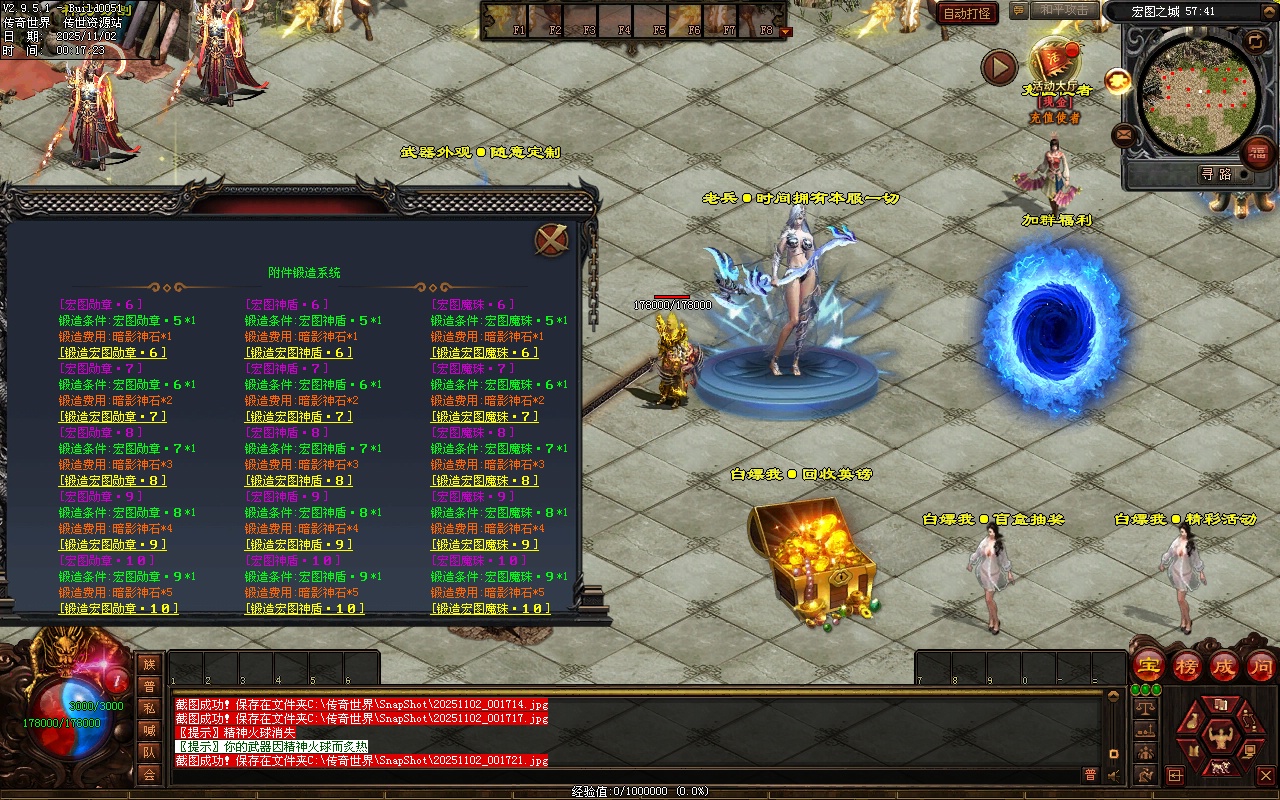The height and width of the screenshot is (800, 1280).
Task: Show the 榜 rankings button
Action: pyautogui.click(x=1187, y=665)
